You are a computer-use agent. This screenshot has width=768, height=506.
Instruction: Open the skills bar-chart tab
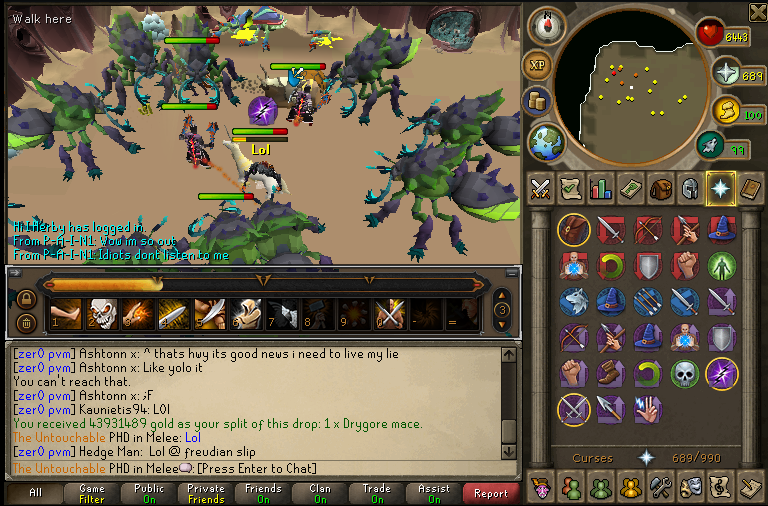[x=601, y=187]
